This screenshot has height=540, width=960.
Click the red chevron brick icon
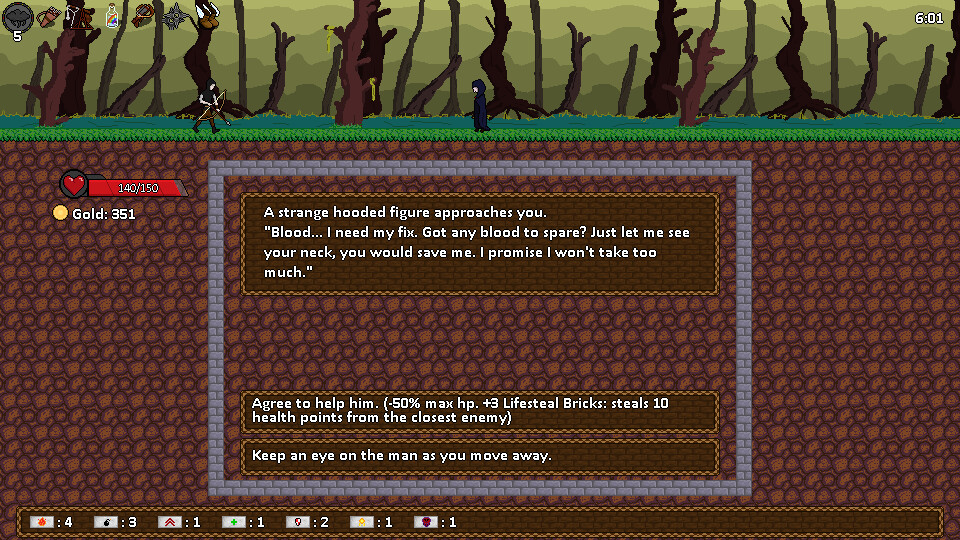[x=169, y=522]
